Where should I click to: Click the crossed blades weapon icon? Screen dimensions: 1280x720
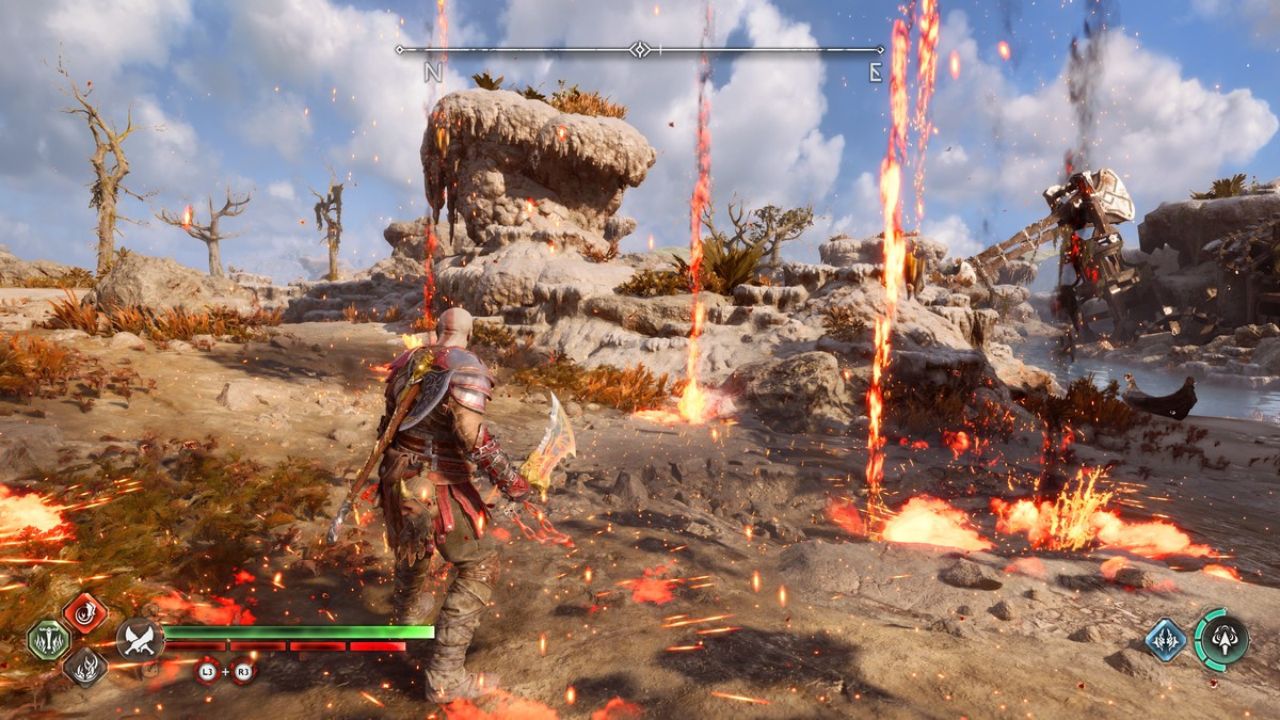click(x=139, y=639)
